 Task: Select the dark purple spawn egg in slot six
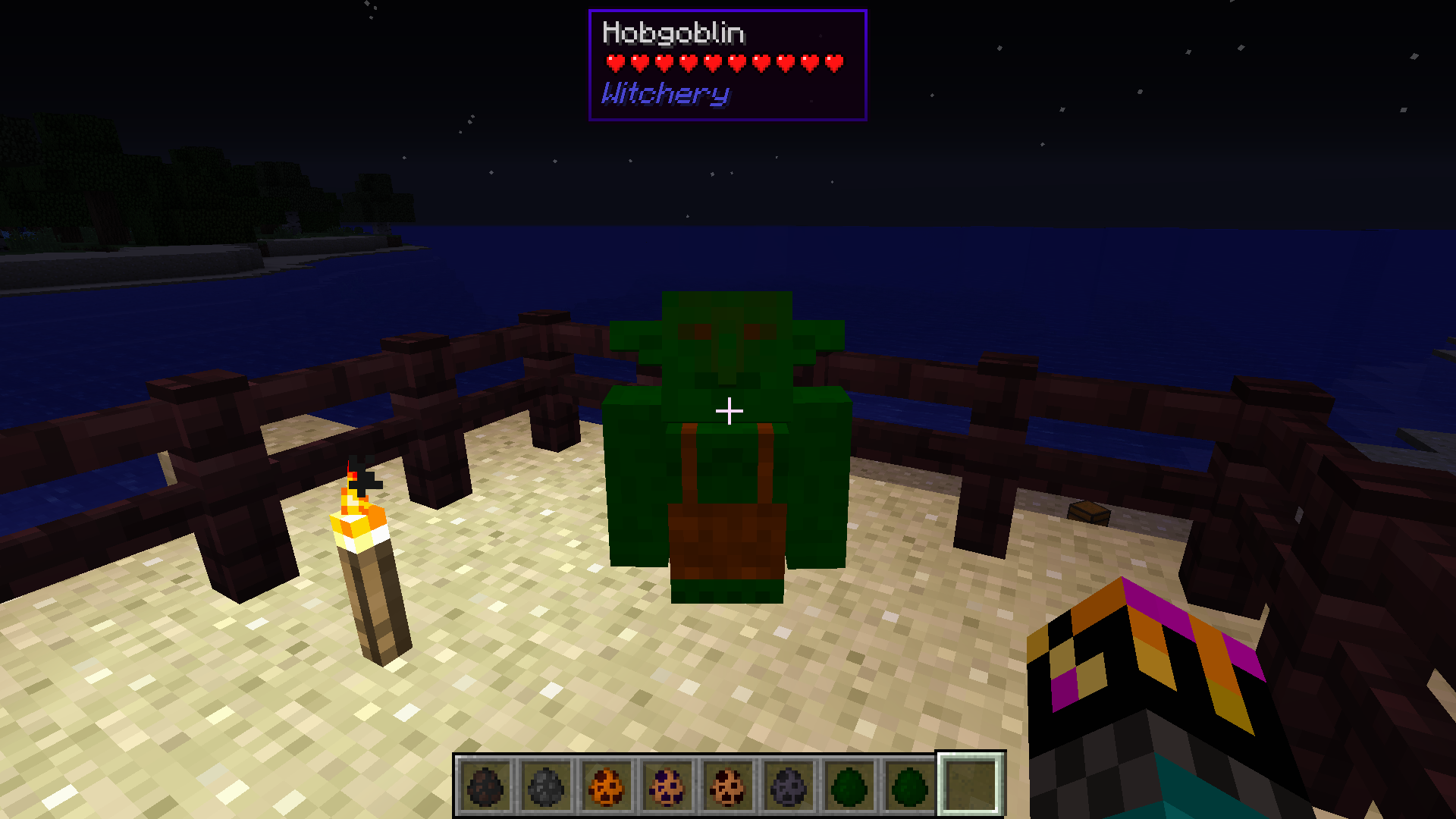[787, 784]
